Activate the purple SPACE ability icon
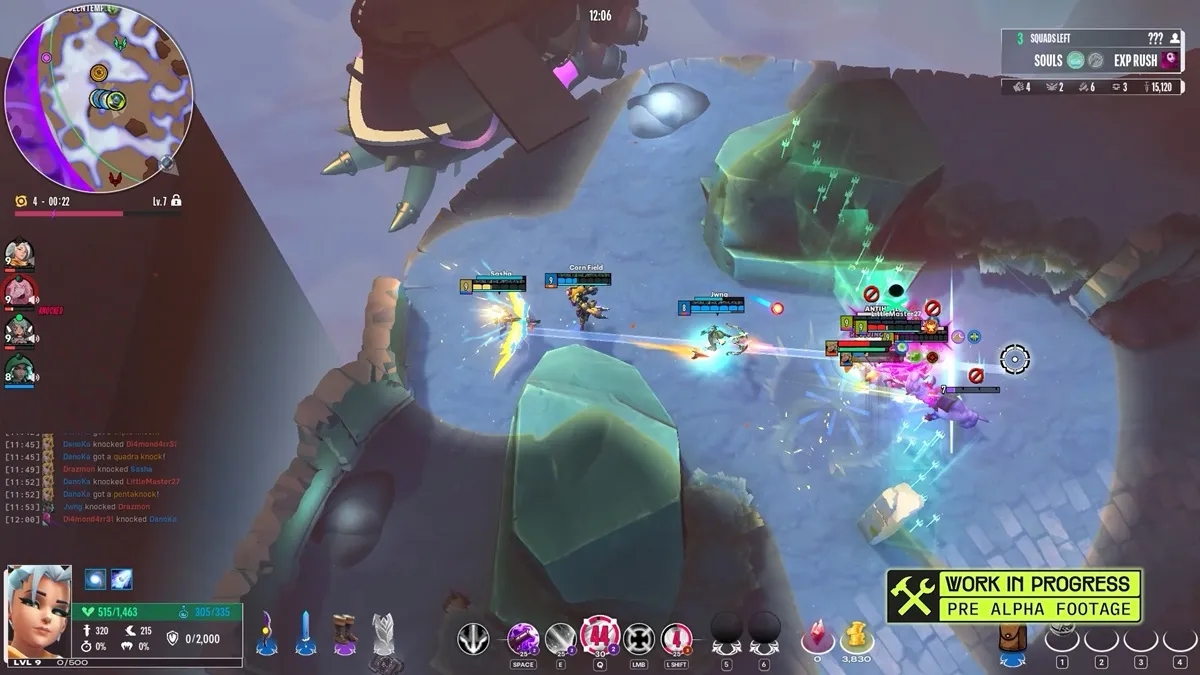The height and width of the screenshot is (675, 1200). [x=523, y=638]
